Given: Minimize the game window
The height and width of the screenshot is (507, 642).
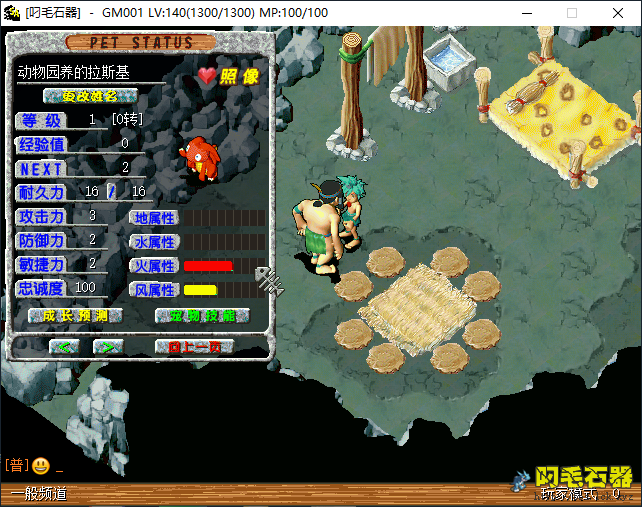Looking at the screenshot, I should pyautogui.click(x=526, y=13).
